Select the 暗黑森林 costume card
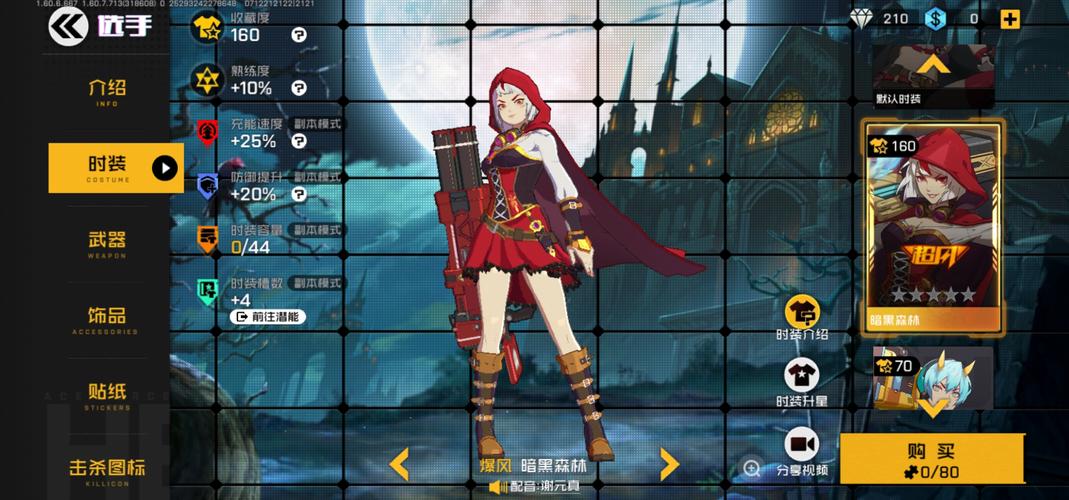The image size is (1069, 500). click(933, 228)
